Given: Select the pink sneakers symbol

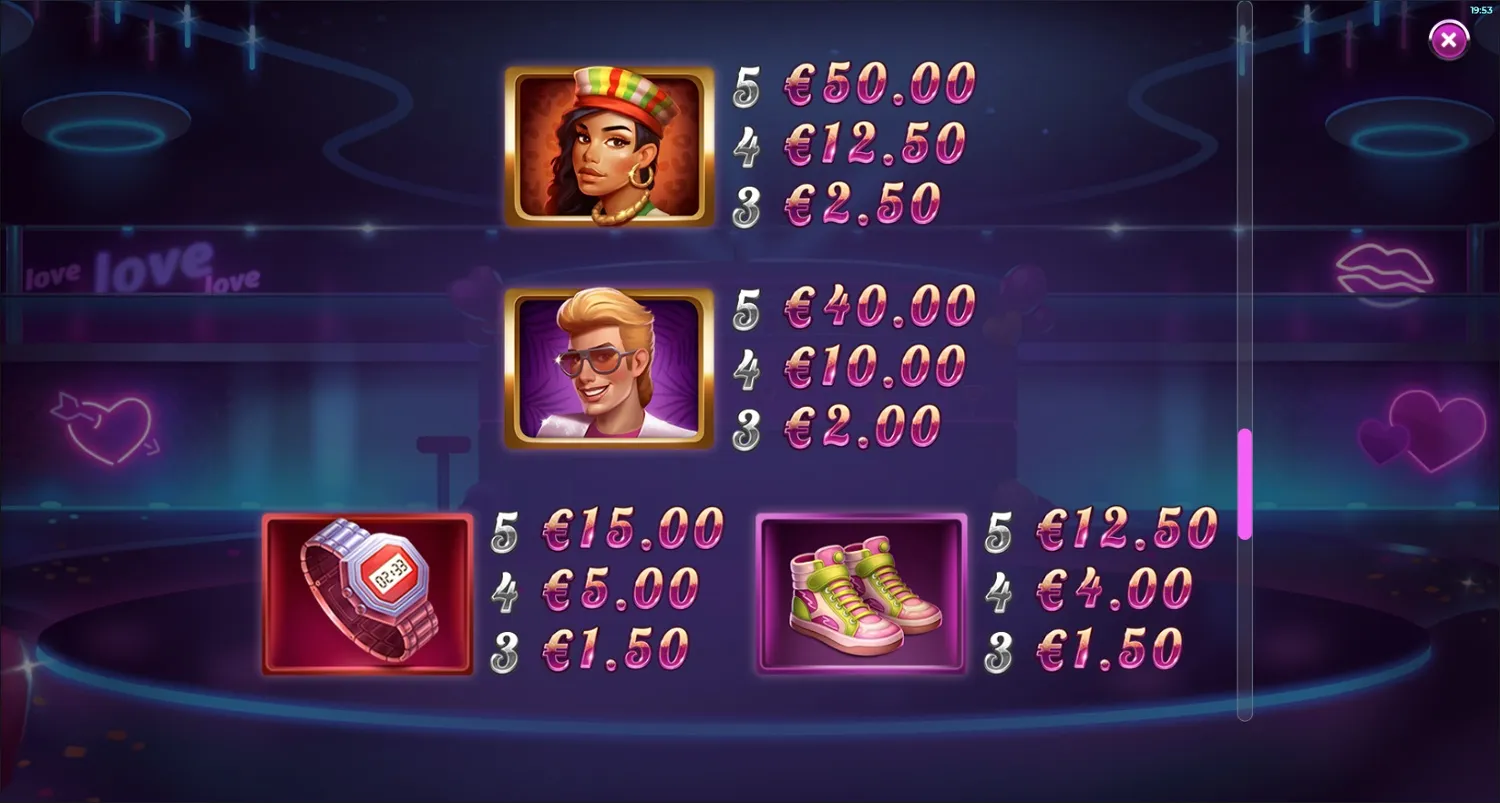Looking at the screenshot, I should coord(862,593).
